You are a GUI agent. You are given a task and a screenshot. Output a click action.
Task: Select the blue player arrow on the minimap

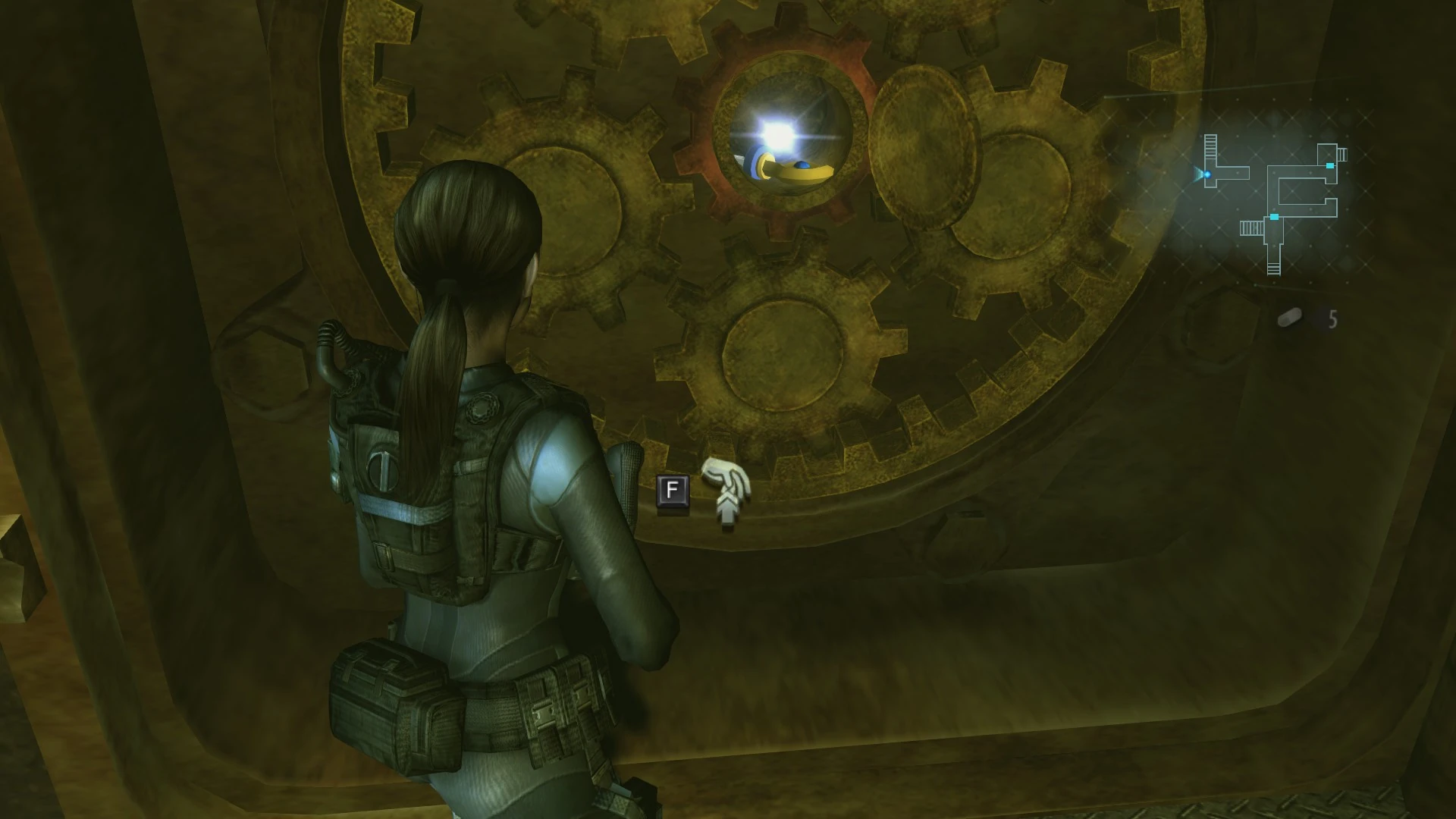point(1207,174)
